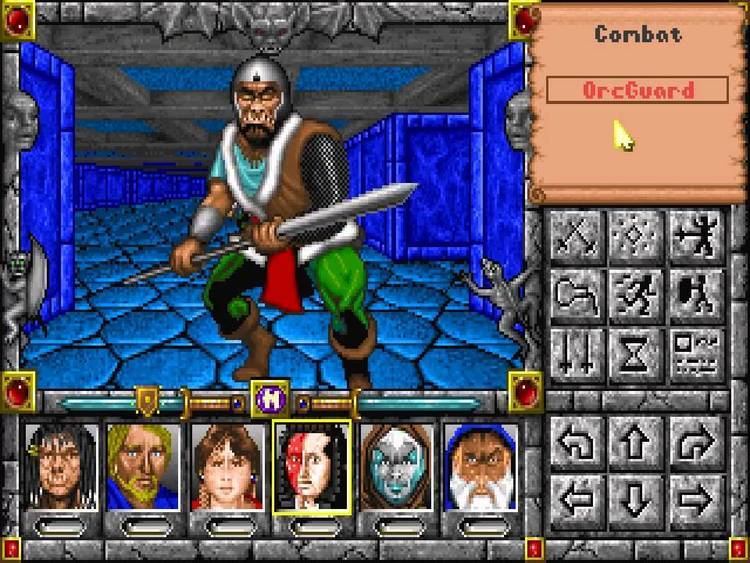
Task: Turn left with the curved left arrow
Action: point(576,438)
